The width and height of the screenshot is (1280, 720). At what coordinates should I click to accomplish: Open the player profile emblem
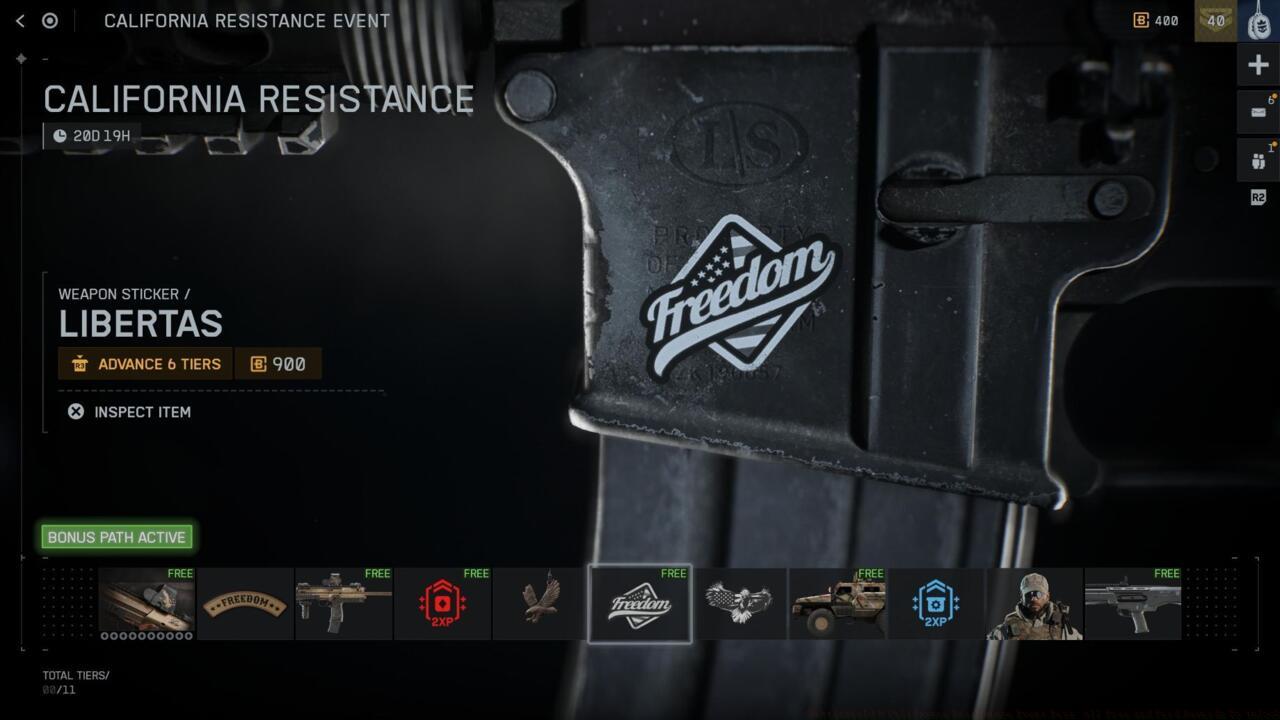1259,21
